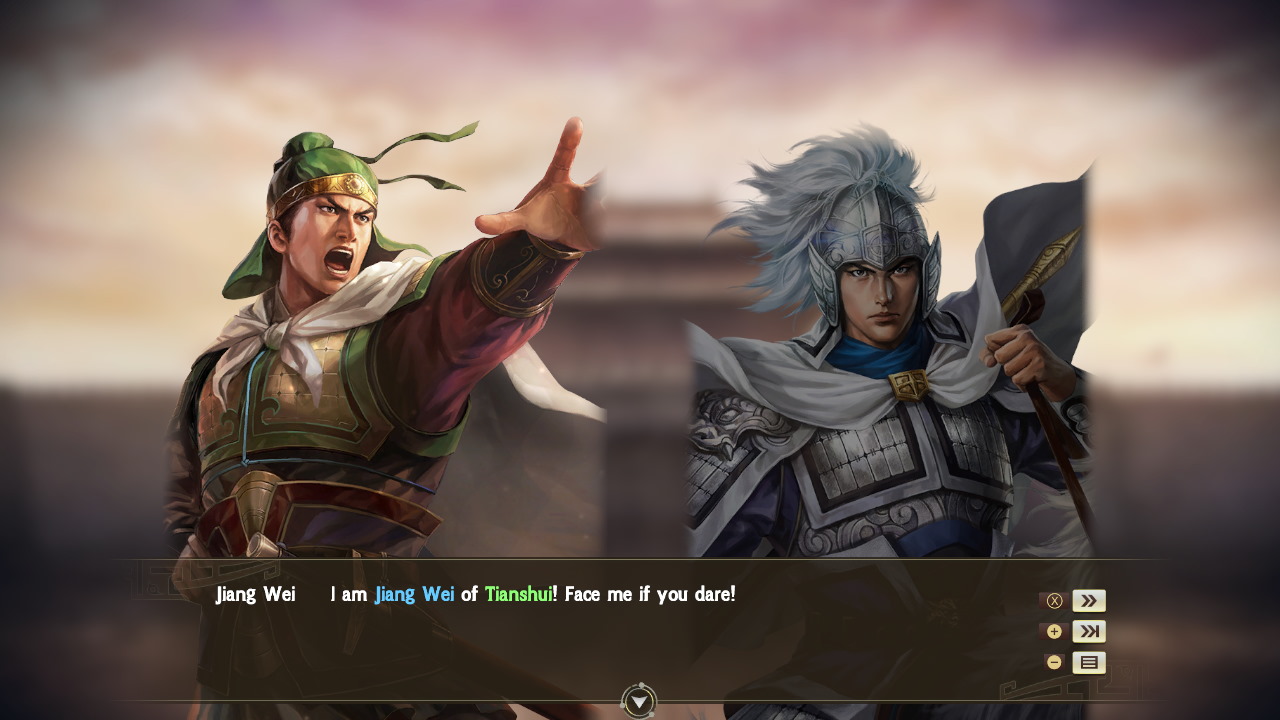
Task: Click the double-arrow skip dialogue button
Action: point(1087,600)
